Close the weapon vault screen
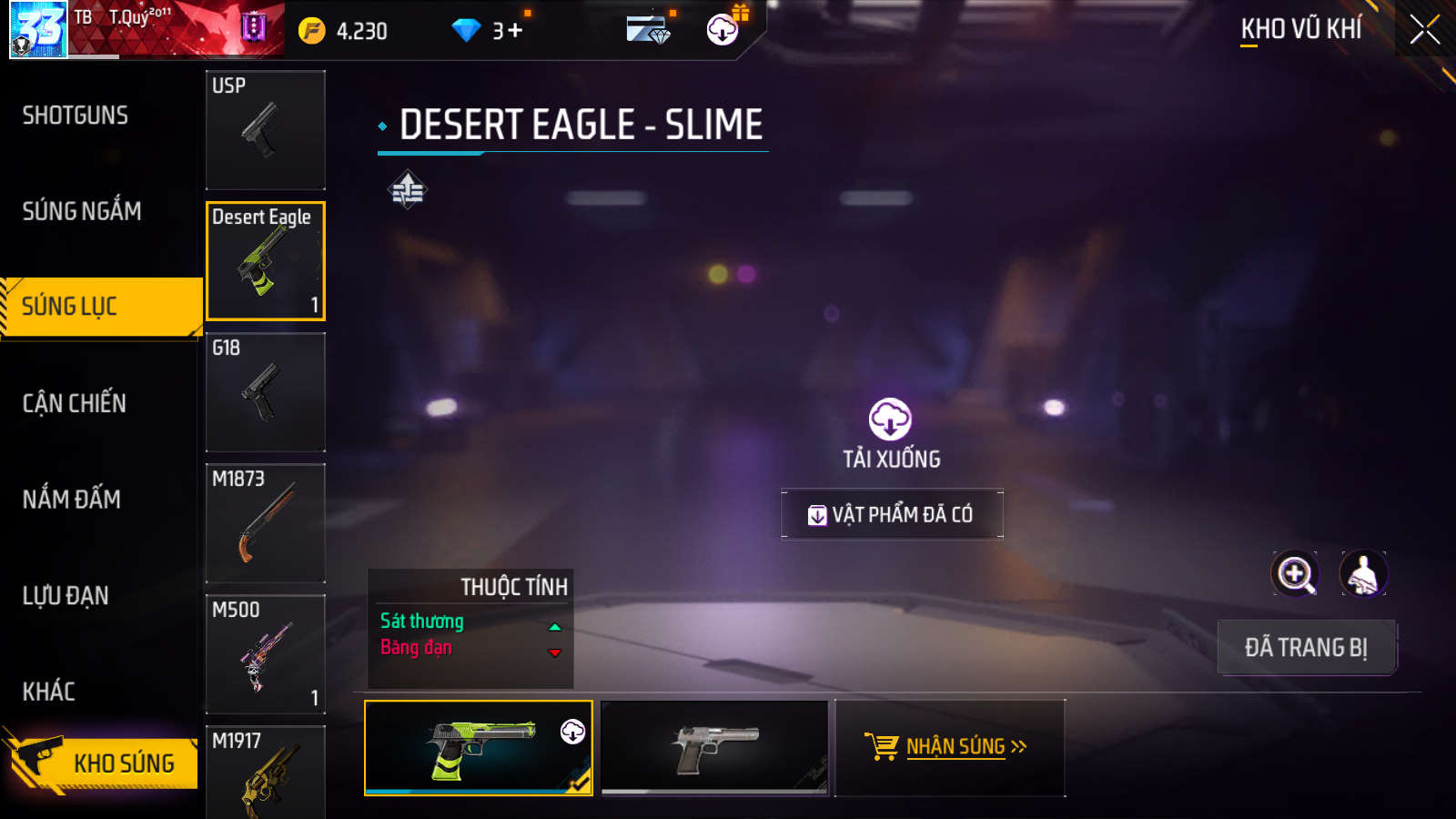The width and height of the screenshot is (1456, 819). 1424,30
